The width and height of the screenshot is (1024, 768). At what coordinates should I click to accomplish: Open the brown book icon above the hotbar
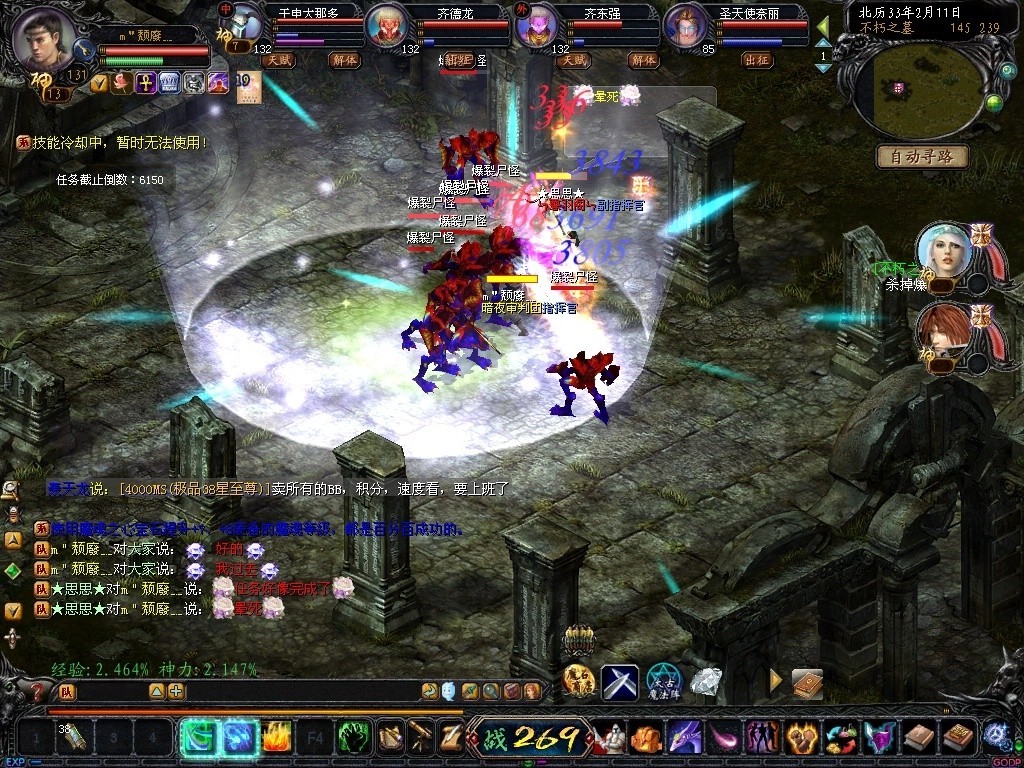(807, 684)
